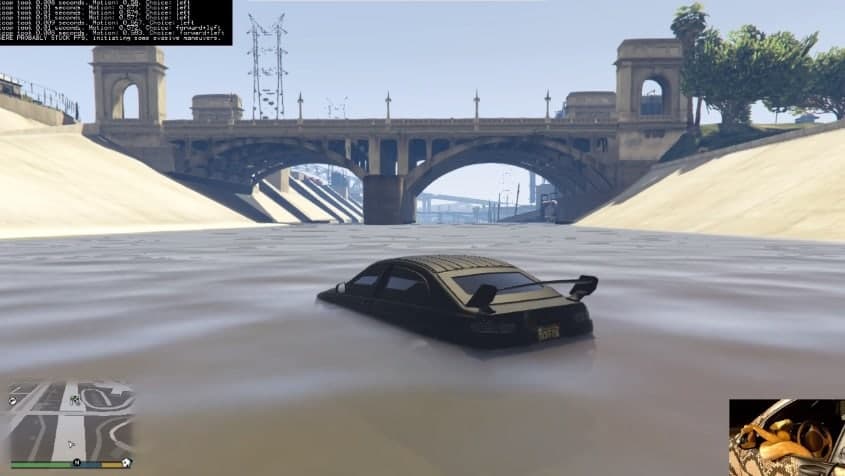Click the white player arrow on the minimap

coord(70,443)
